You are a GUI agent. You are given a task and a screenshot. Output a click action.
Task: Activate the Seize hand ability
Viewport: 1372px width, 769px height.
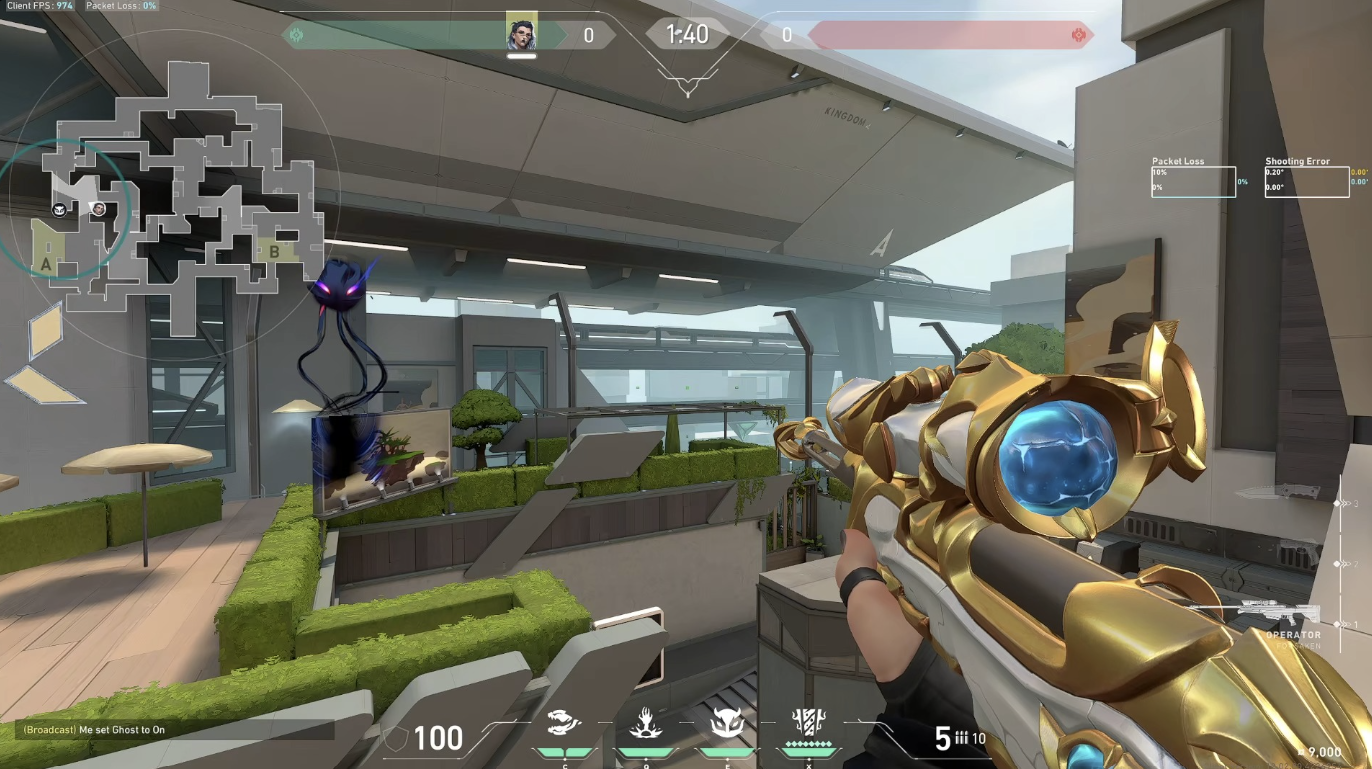click(x=641, y=723)
